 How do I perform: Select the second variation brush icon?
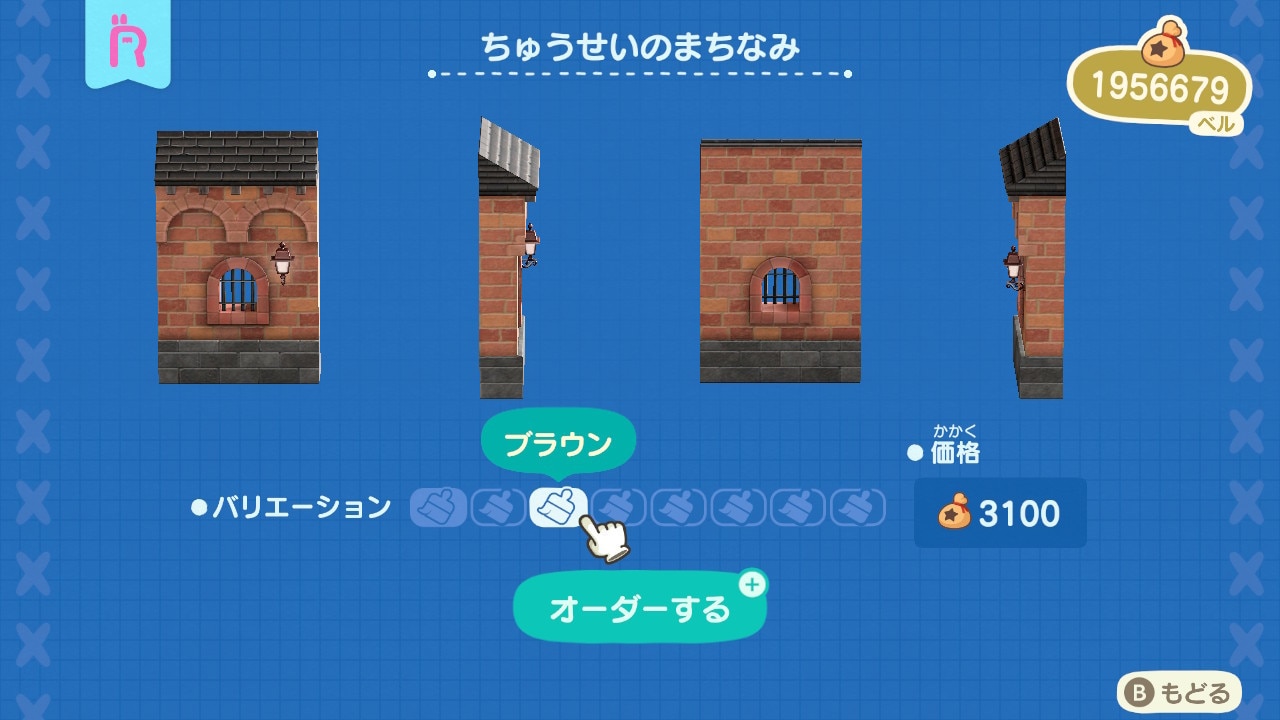pos(499,508)
